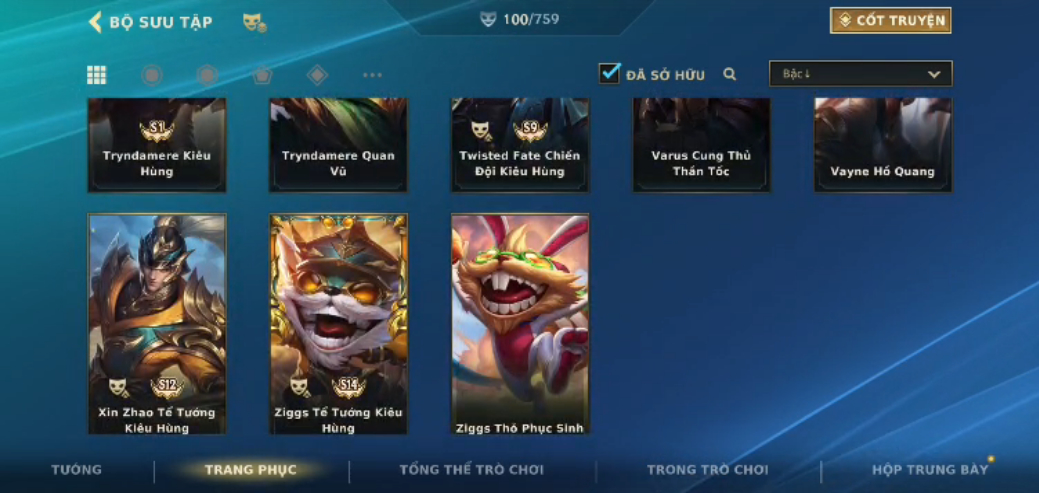Open the Tổng Thể Trò Chơi tab
The width and height of the screenshot is (1039, 493).
pos(472,470)
